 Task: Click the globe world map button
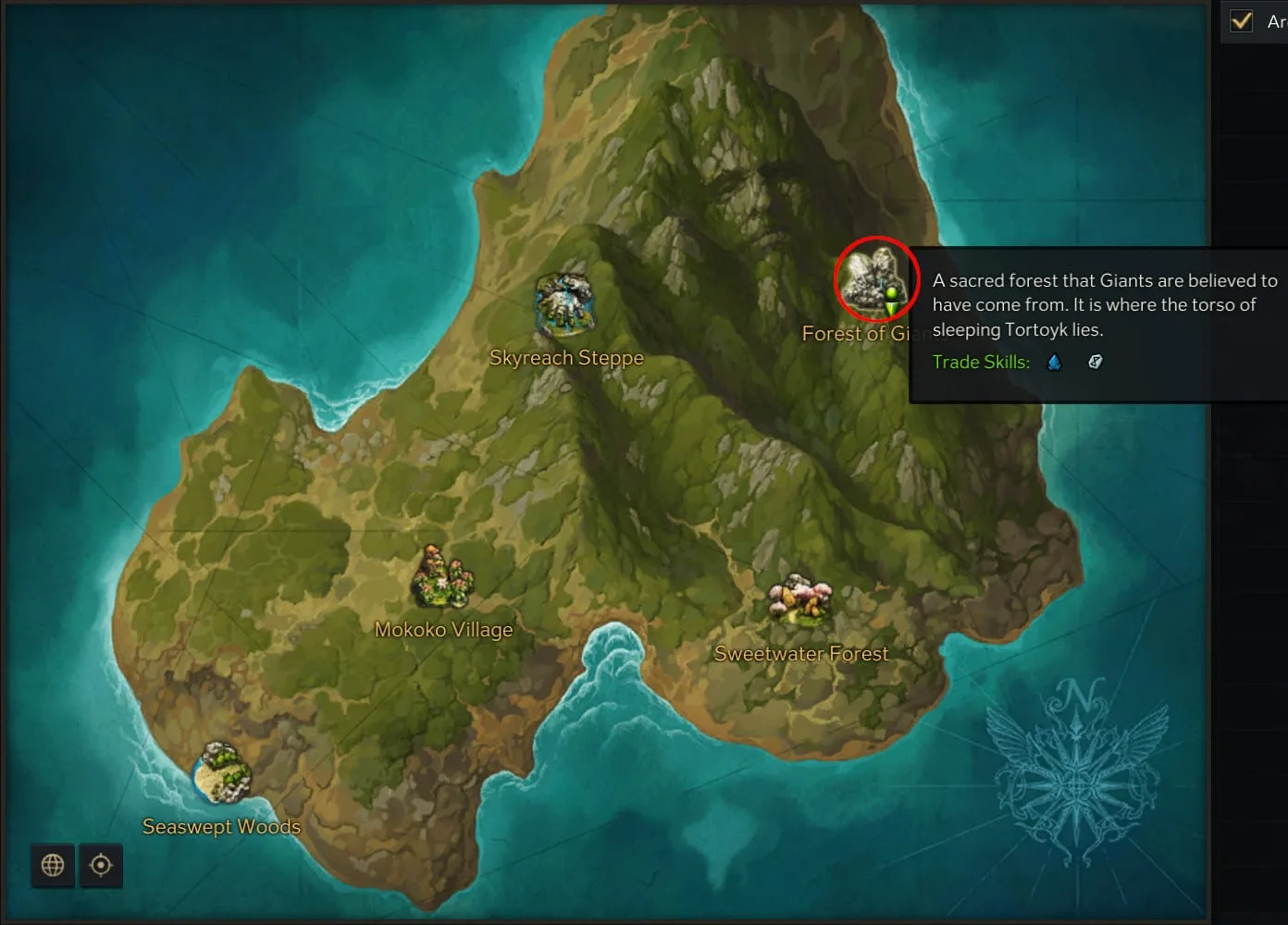(x=53, y=865)
